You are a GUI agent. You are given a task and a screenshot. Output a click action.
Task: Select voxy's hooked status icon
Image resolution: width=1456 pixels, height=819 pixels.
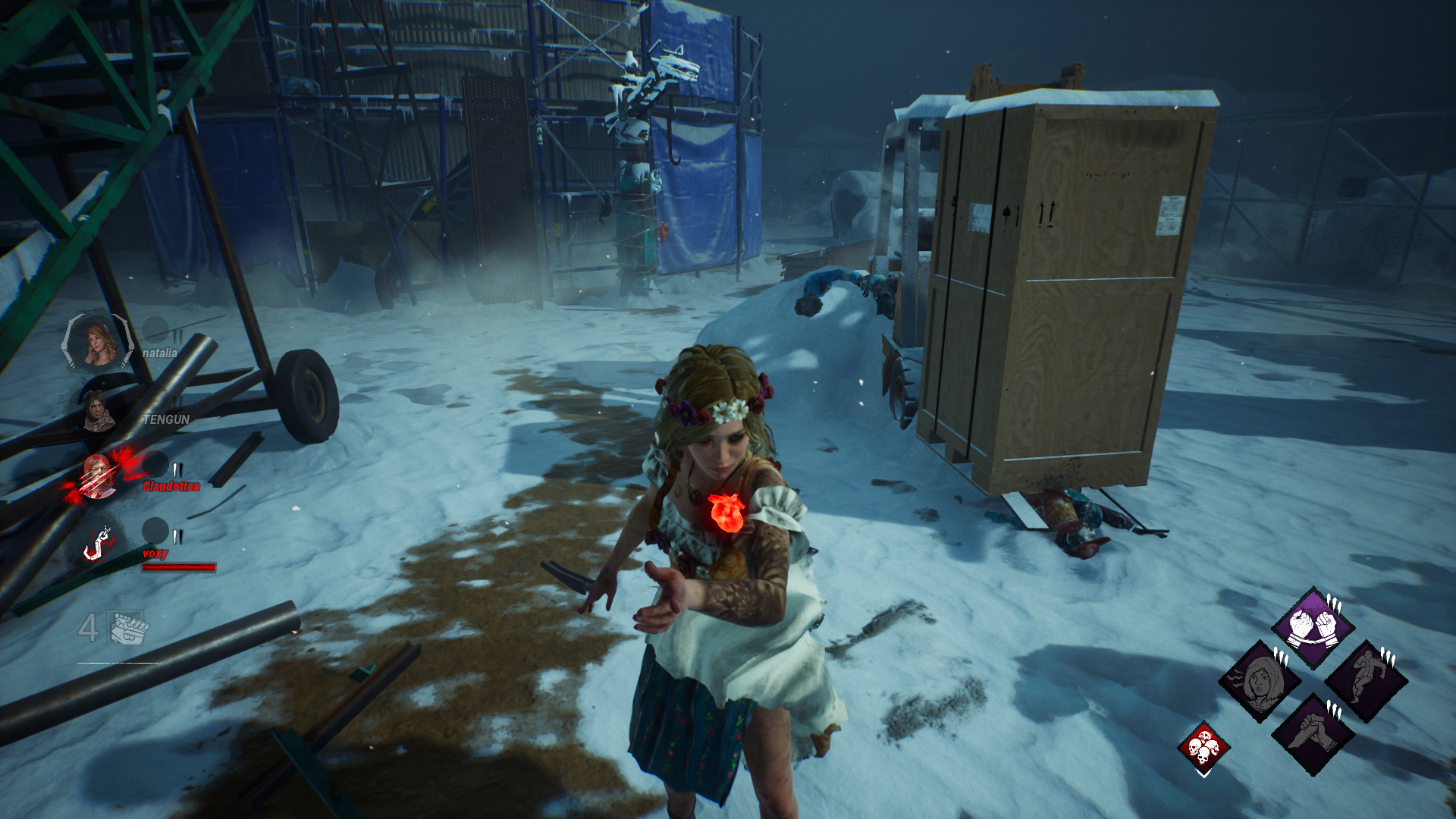coord(98,544)
